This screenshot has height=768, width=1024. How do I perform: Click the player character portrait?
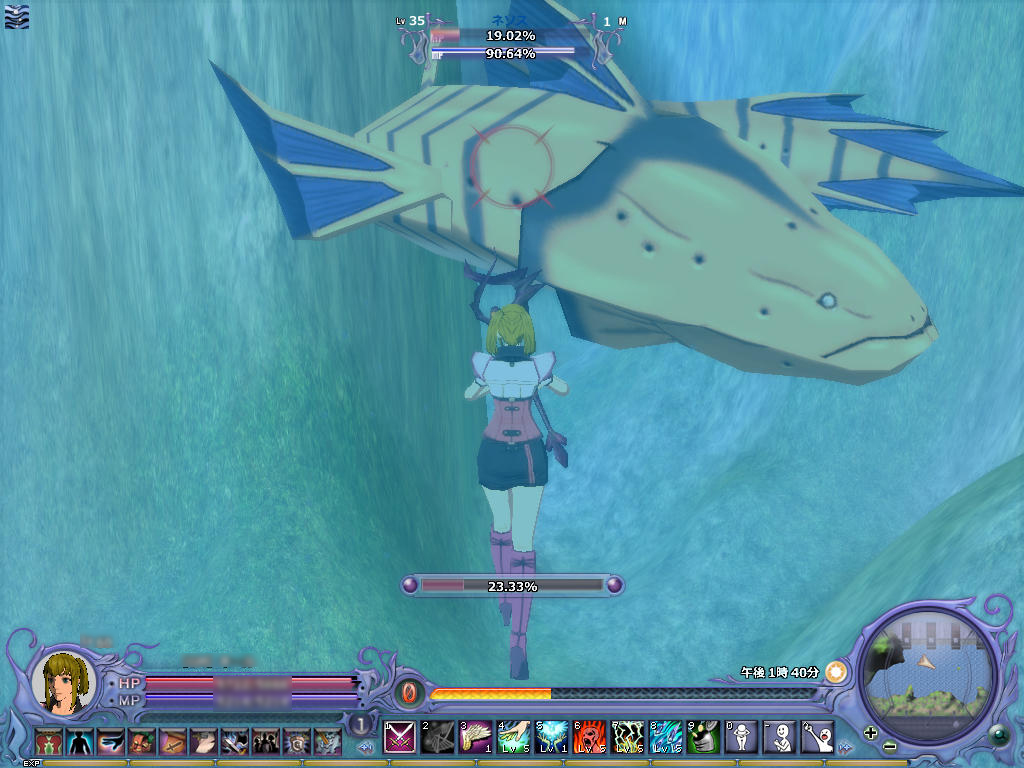pos(63,682)
